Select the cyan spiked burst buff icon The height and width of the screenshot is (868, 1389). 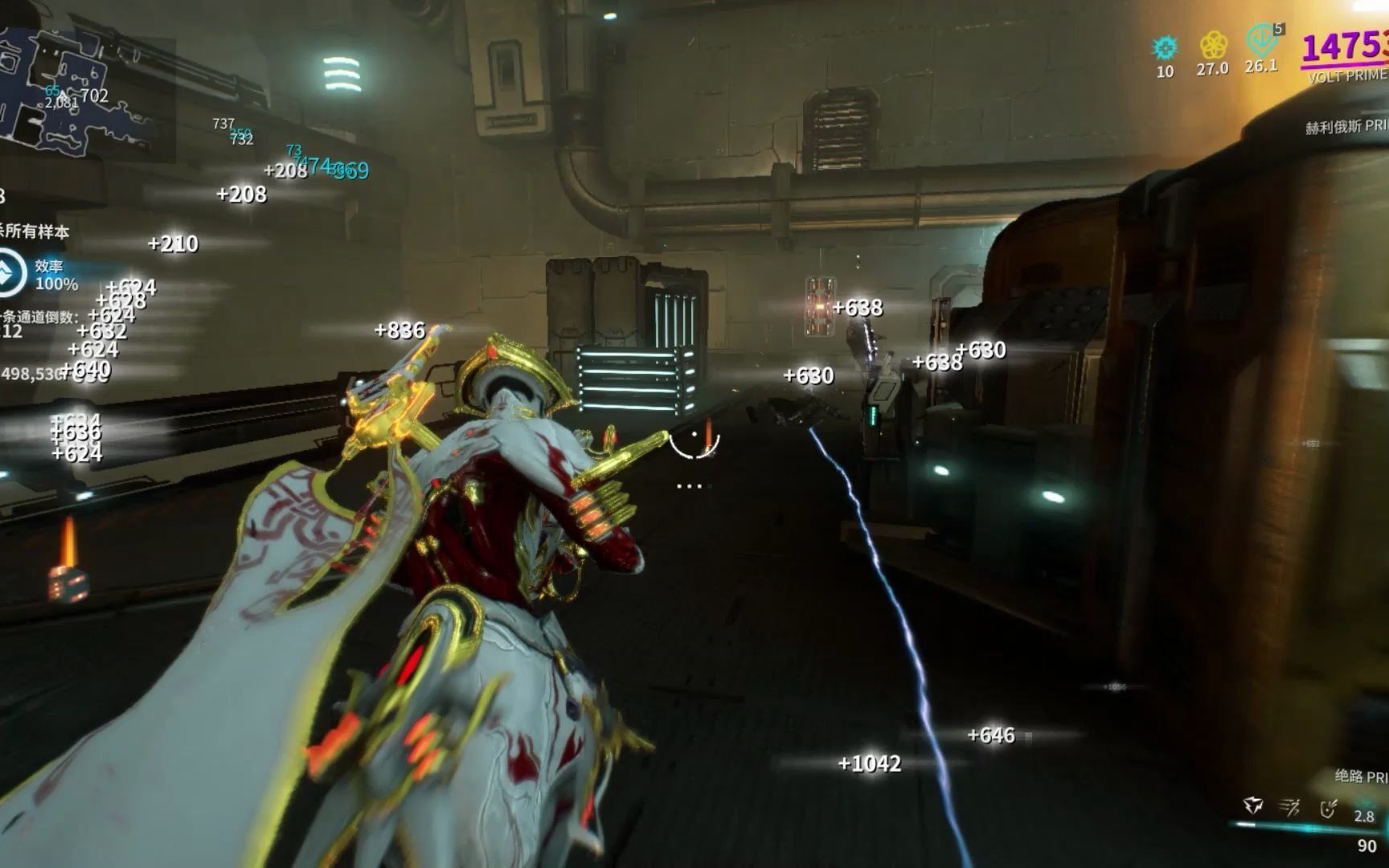1165,48
